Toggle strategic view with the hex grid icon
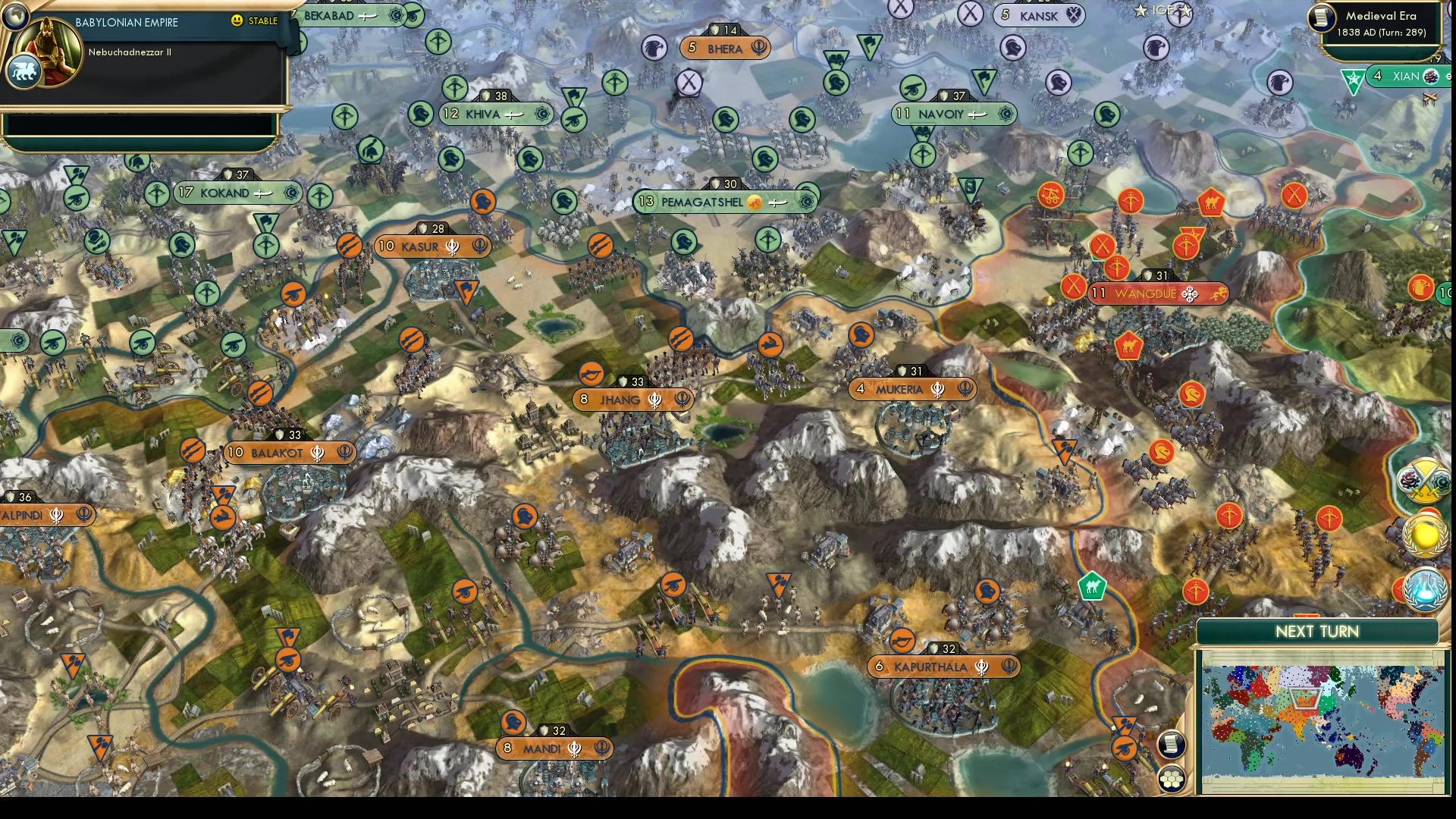This screenshot has width=1456, height=819. click(x=1172, y=777)
